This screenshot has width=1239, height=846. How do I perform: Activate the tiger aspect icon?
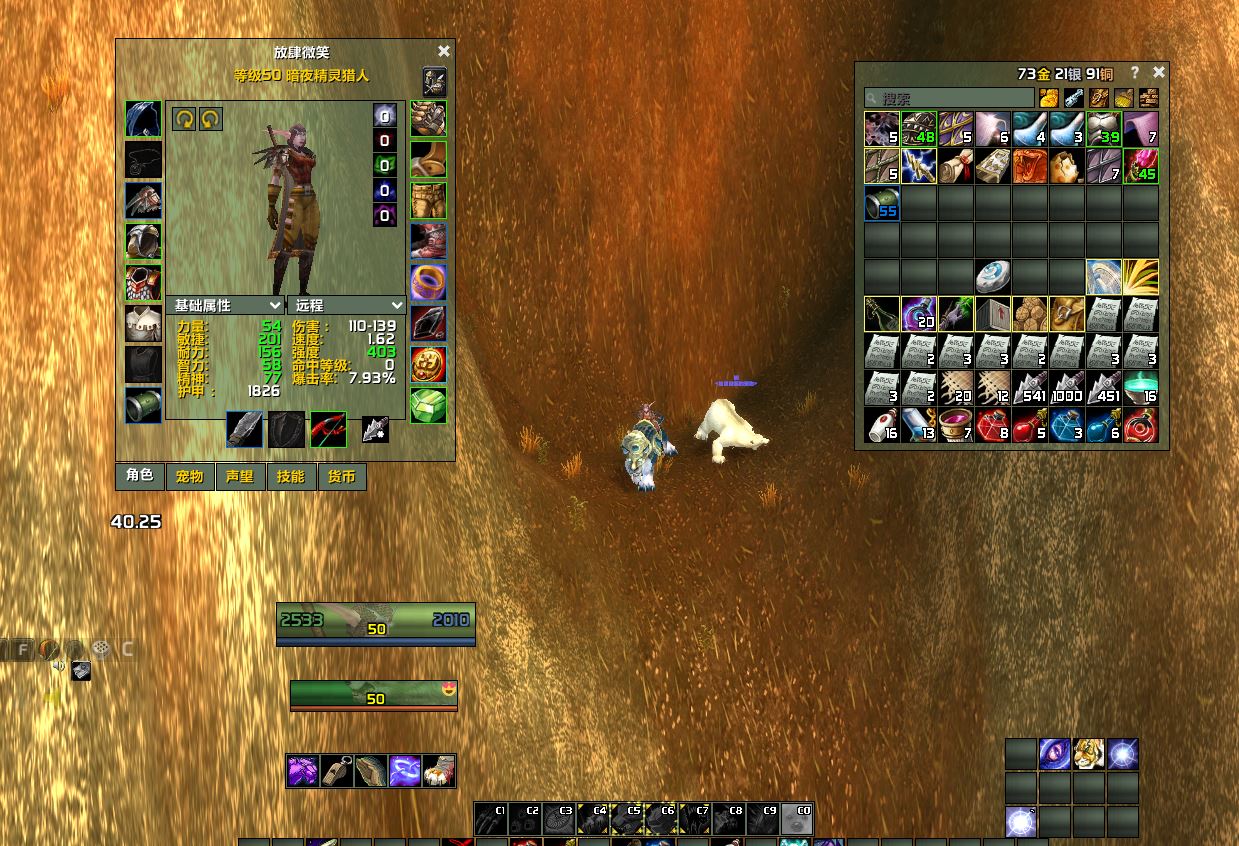pyautogui.click(x=1089, y=754)
